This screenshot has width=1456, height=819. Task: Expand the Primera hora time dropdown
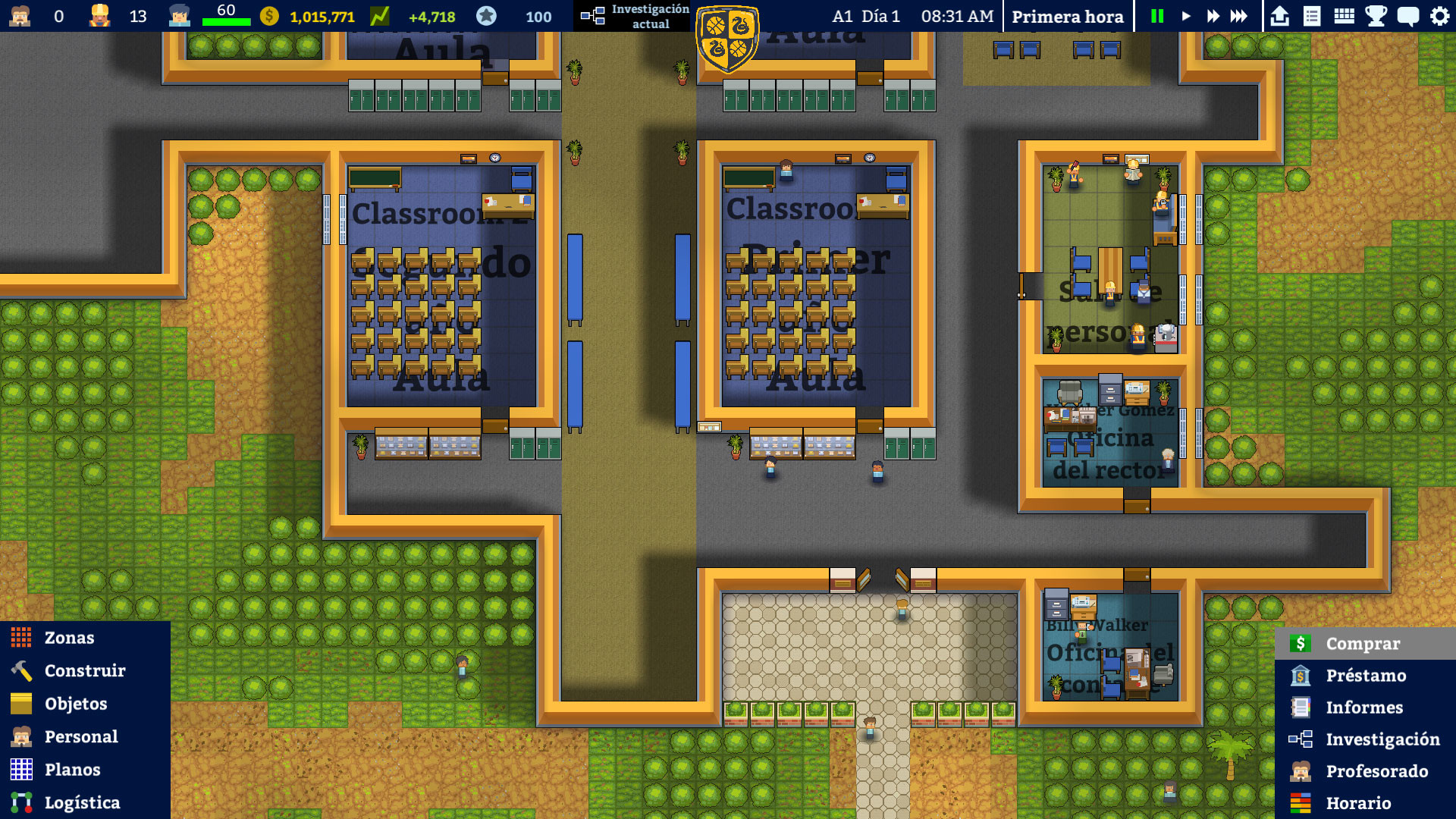(x=1068, y=15)
